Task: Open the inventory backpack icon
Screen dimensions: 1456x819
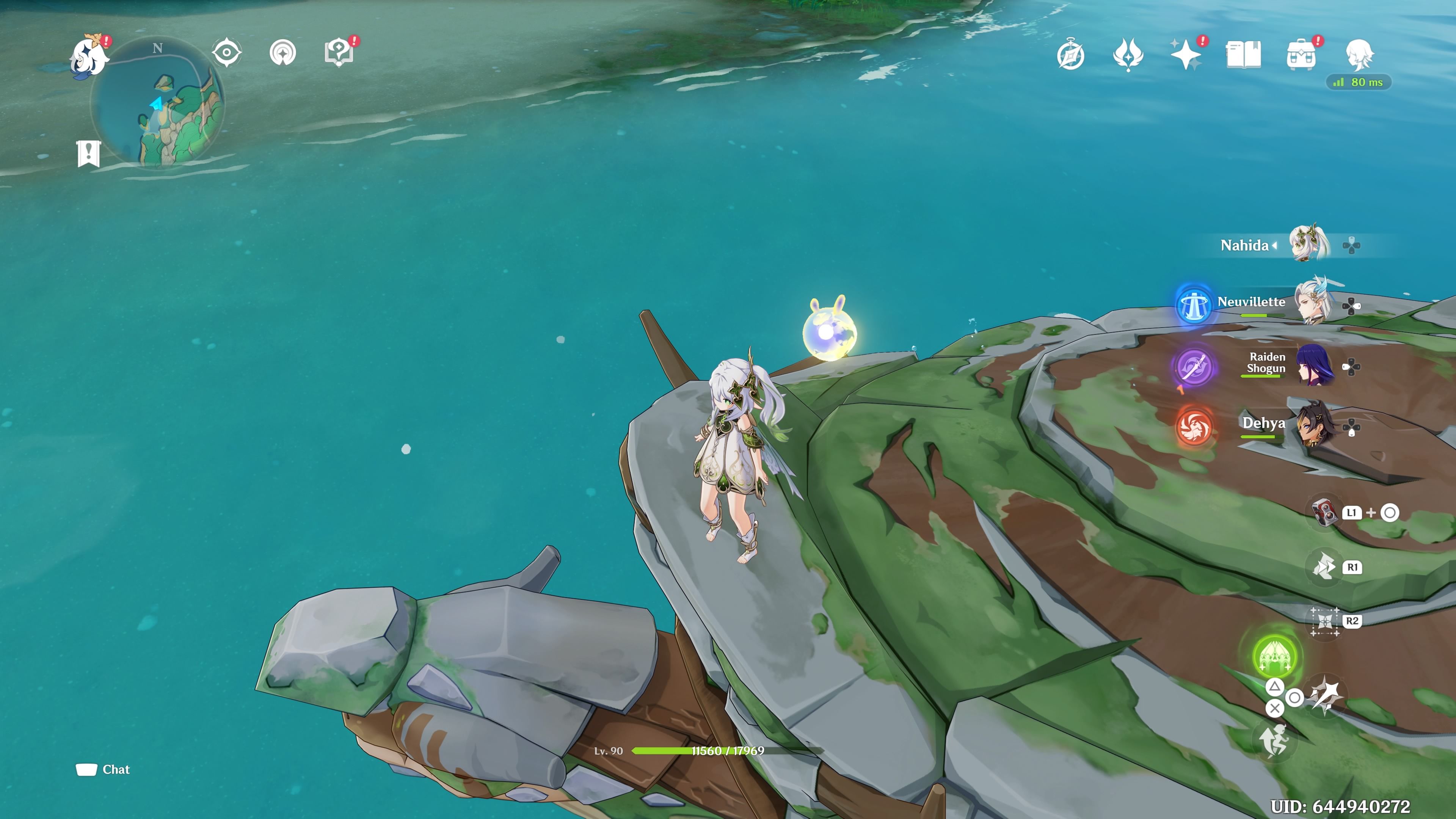Action: coord(1301,55)
